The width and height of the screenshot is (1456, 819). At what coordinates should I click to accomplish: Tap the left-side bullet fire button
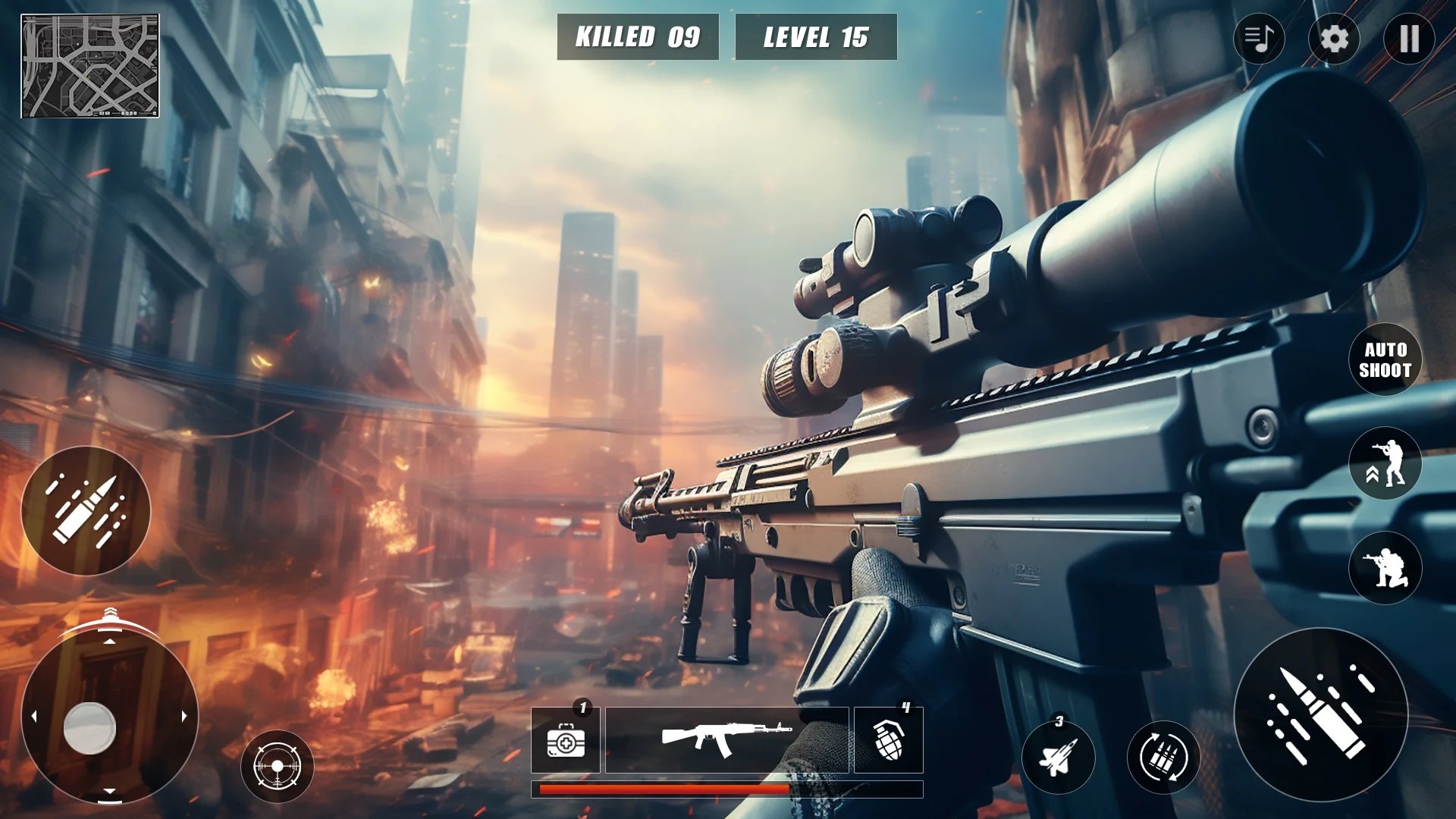tap(86, 510)
